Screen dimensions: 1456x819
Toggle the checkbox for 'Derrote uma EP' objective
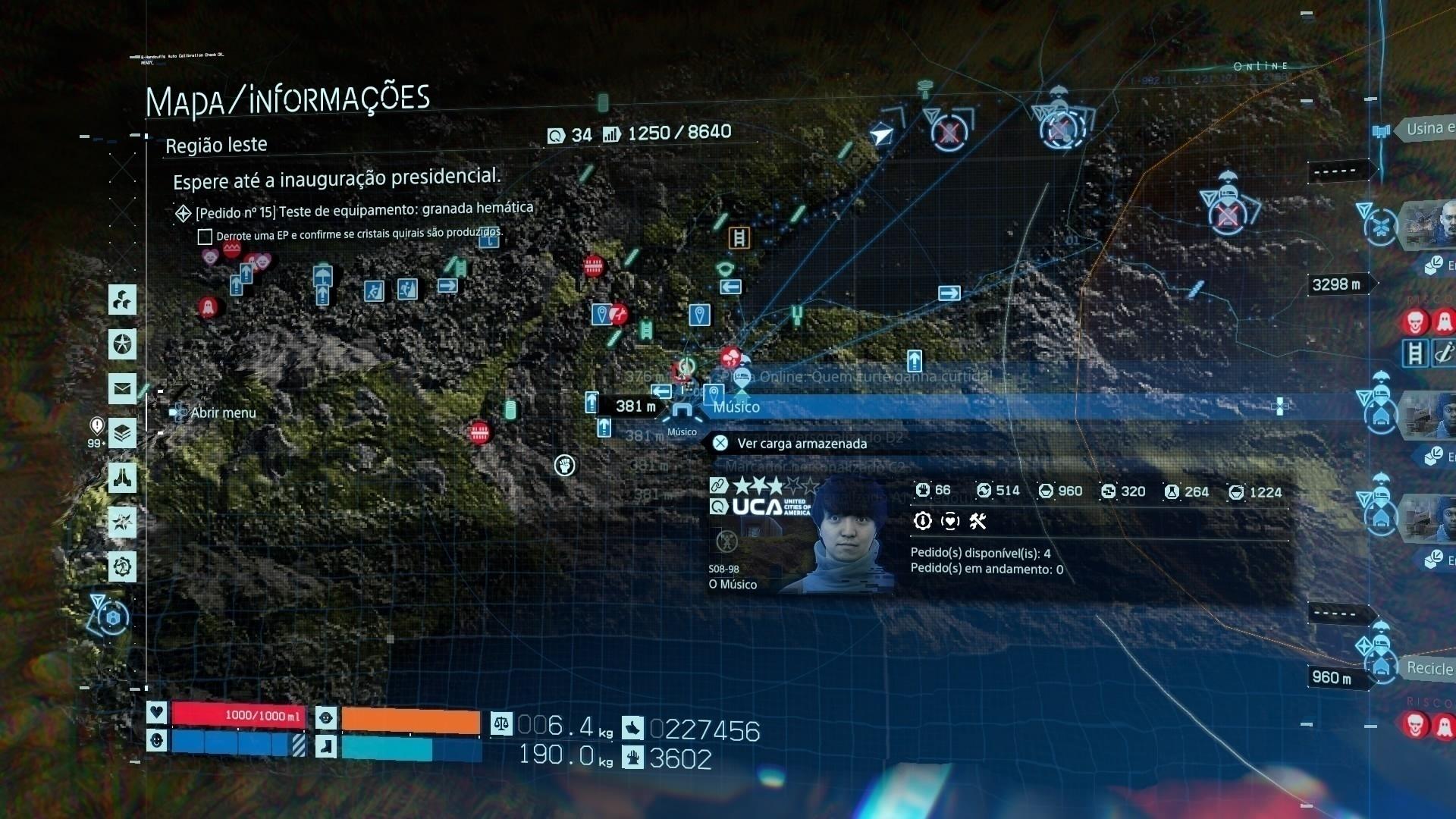pos(205,237)
